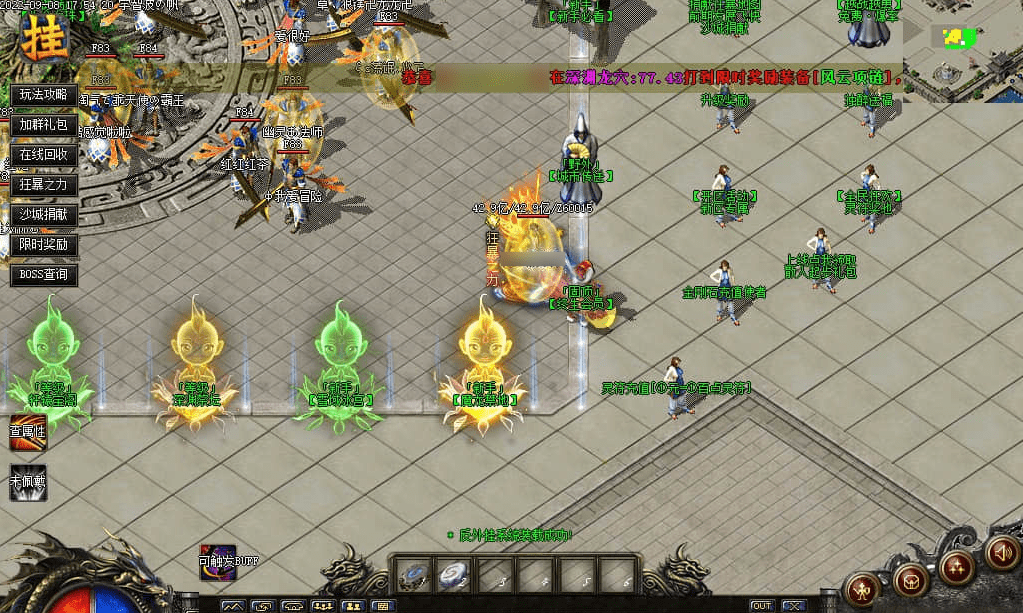Open the bag with the chest button
Image resolution: width=1023 pixels, height=613 pixels.
pos(910,577)
